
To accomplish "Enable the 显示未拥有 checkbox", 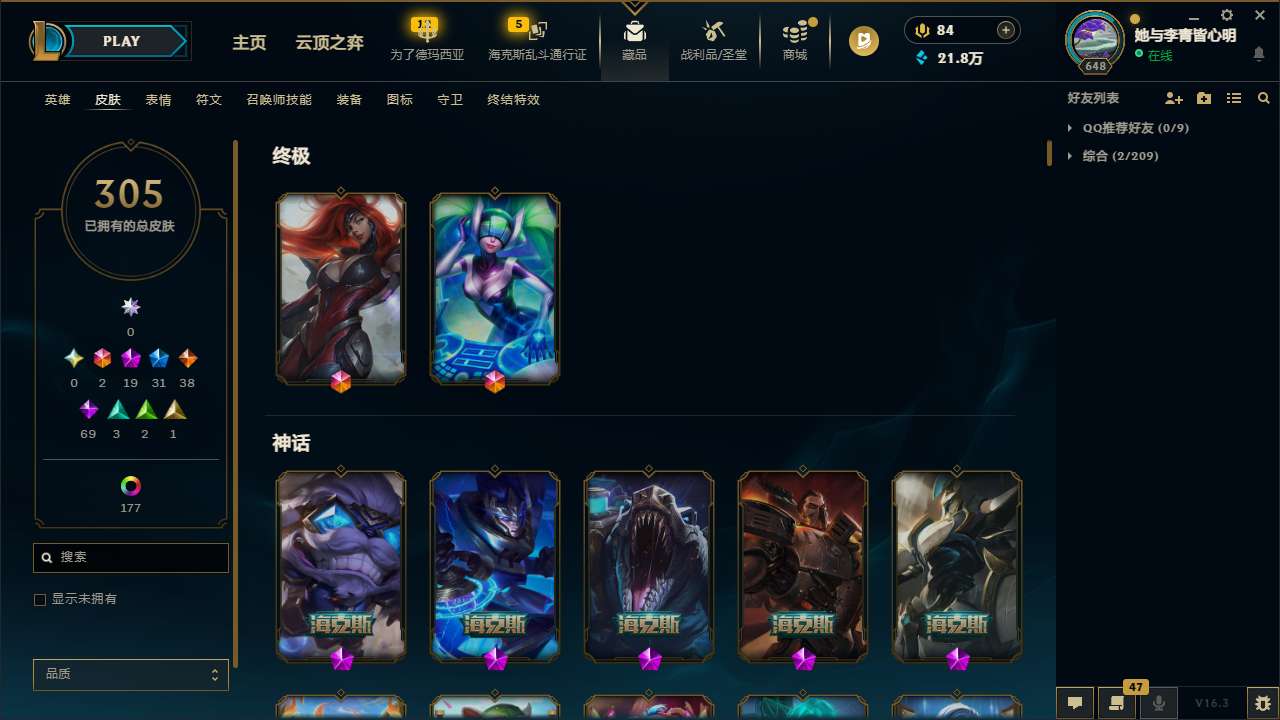I will 40,599.
